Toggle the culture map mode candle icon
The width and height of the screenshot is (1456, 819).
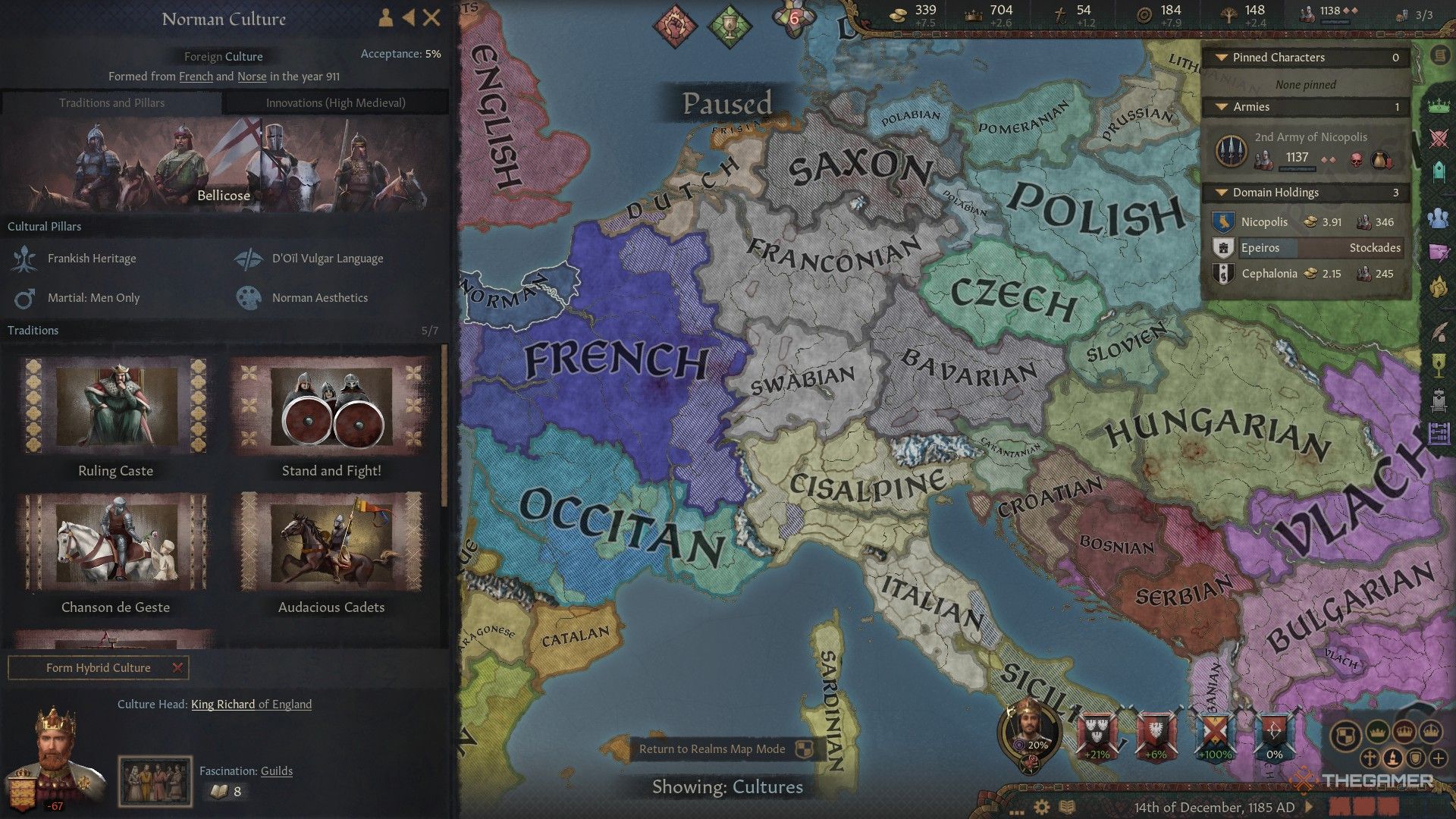coord(1394,758)
